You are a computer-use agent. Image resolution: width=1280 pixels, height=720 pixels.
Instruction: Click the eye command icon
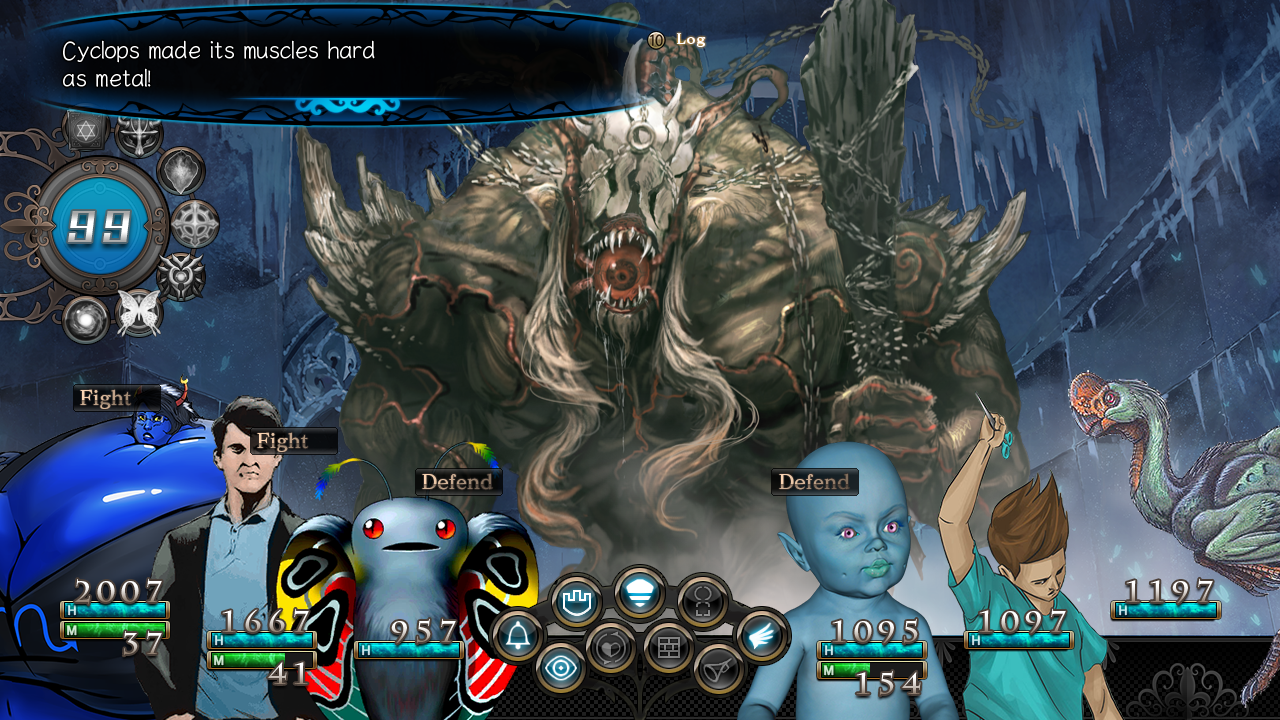pos(561,668)
